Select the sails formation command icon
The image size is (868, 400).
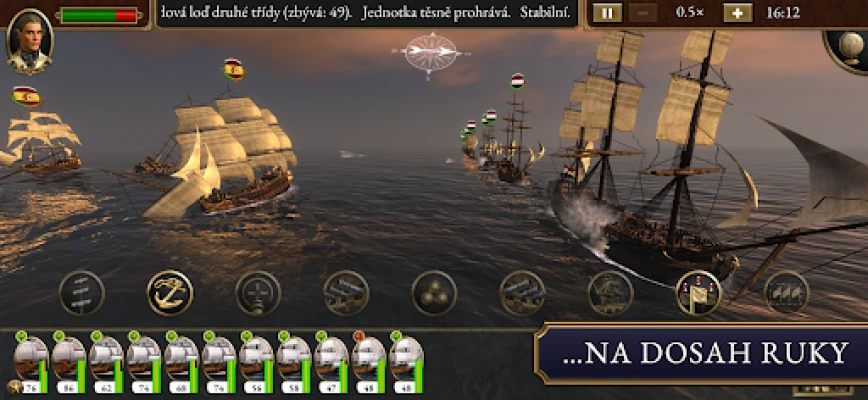point(786,292)
